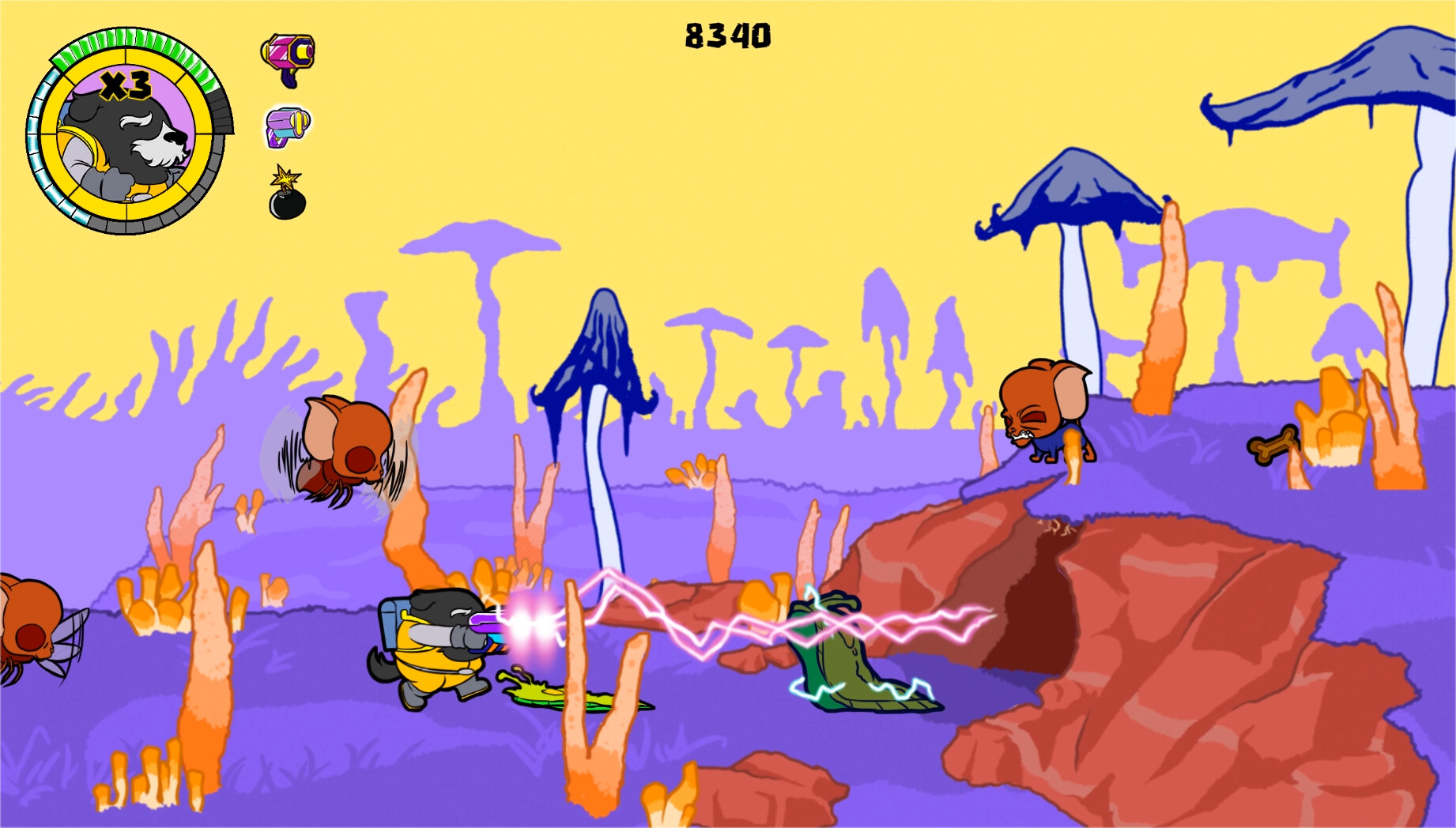
Task: Select the pink ray gun weapon icon
Action: pyautogui.click(x=286, y=53)
